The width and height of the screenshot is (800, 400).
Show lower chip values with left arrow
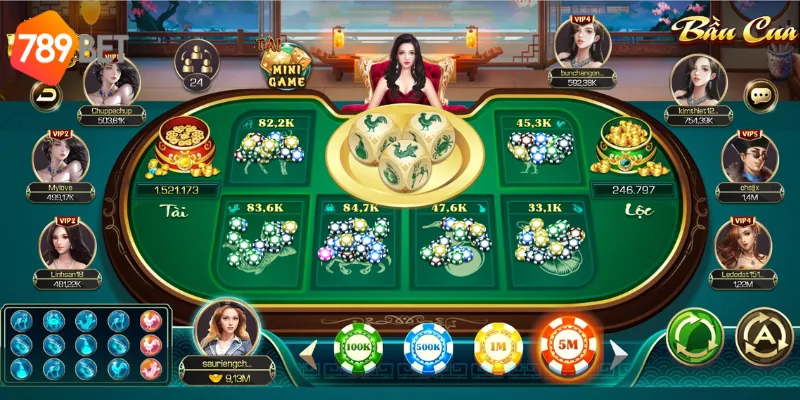tap(311, 351)
